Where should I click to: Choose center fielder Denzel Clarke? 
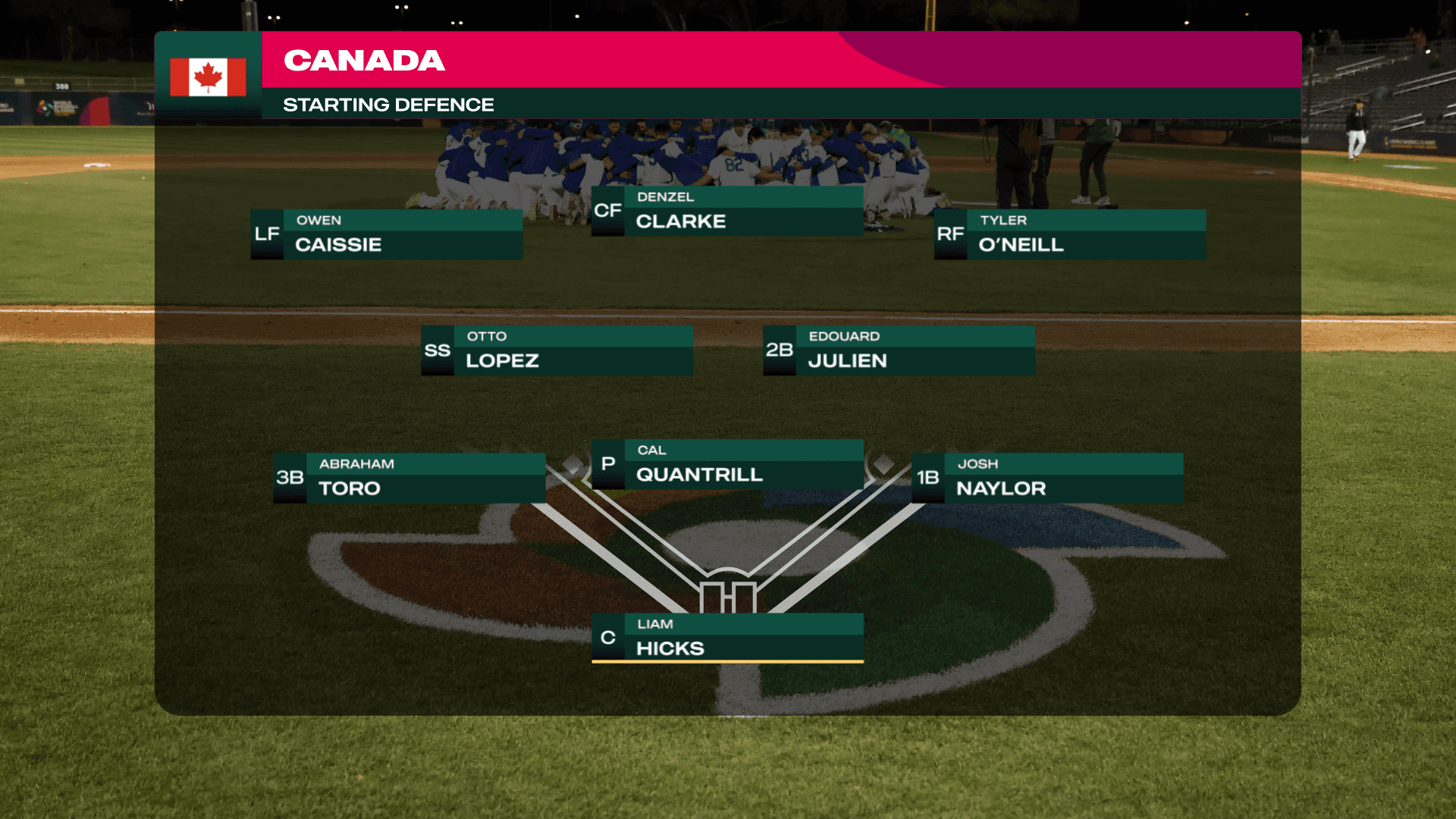tap(727, 211)
